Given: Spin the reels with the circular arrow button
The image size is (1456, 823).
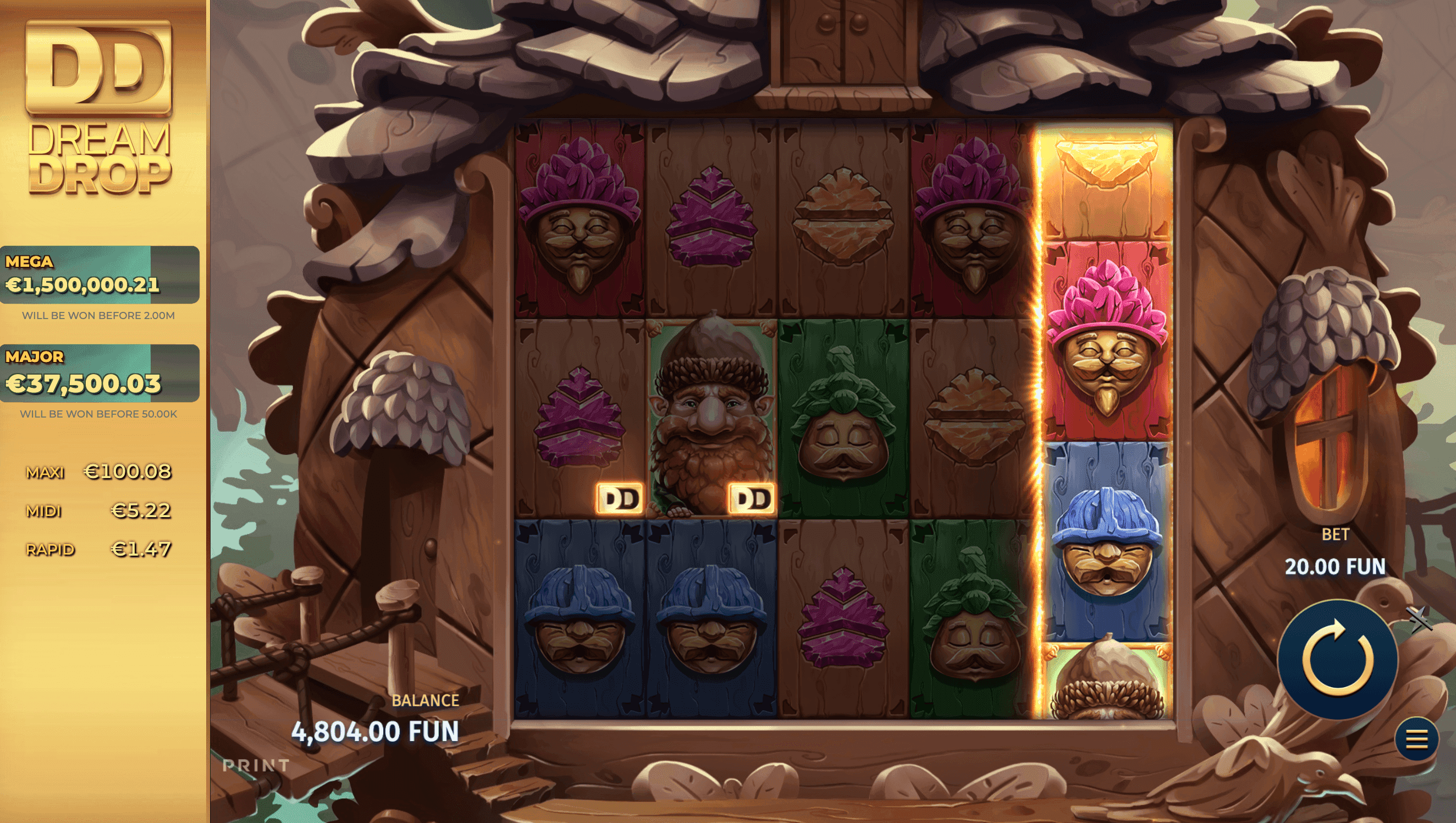Looking at the screenshot, I should (x=1337, y=659).
